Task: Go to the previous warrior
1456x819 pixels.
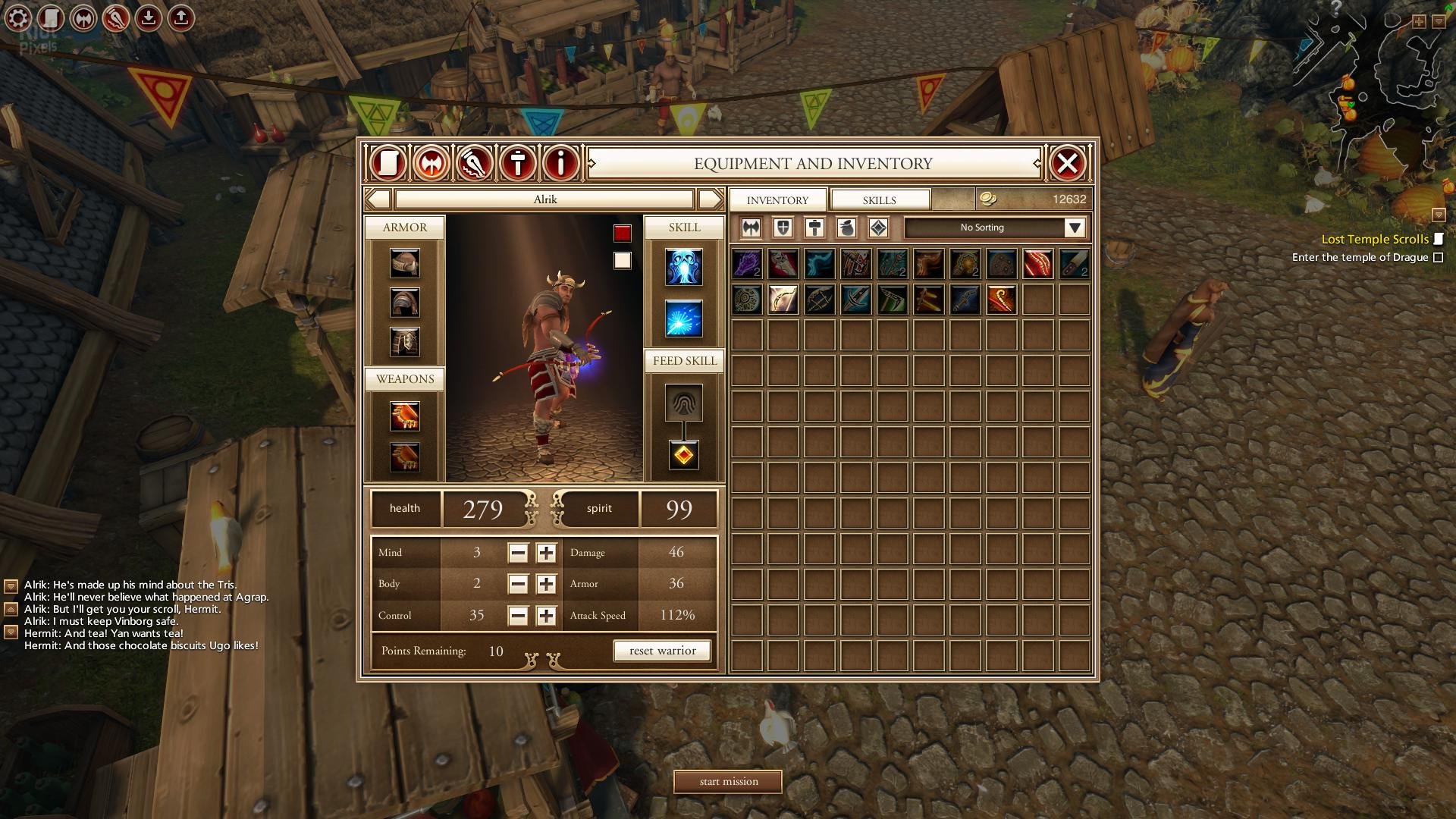Action: (x=378, y=199)
